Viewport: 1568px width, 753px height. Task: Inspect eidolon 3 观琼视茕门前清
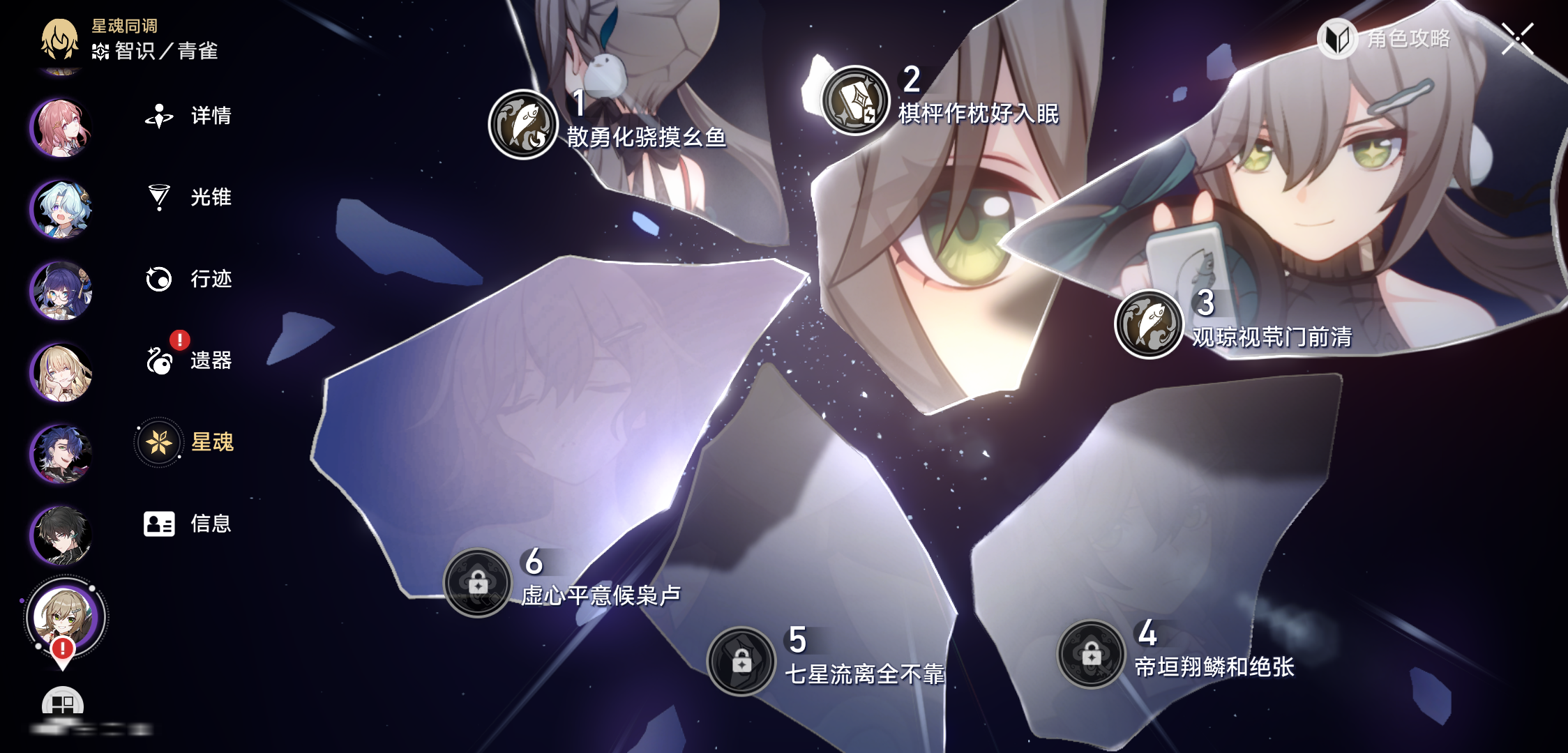click(x=1149, y=324)
